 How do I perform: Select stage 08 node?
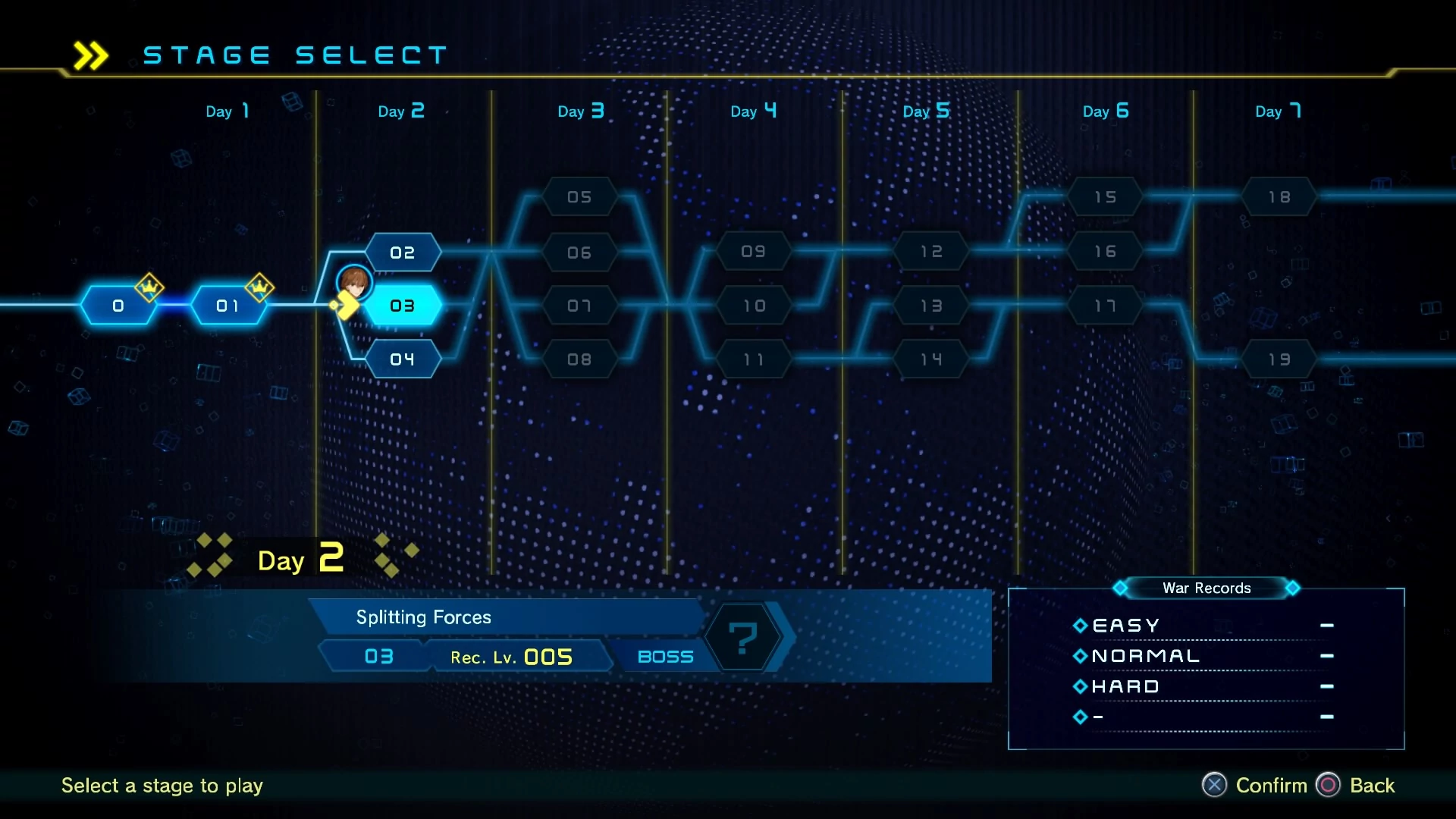pyautogui.click(x=579, y=359)
